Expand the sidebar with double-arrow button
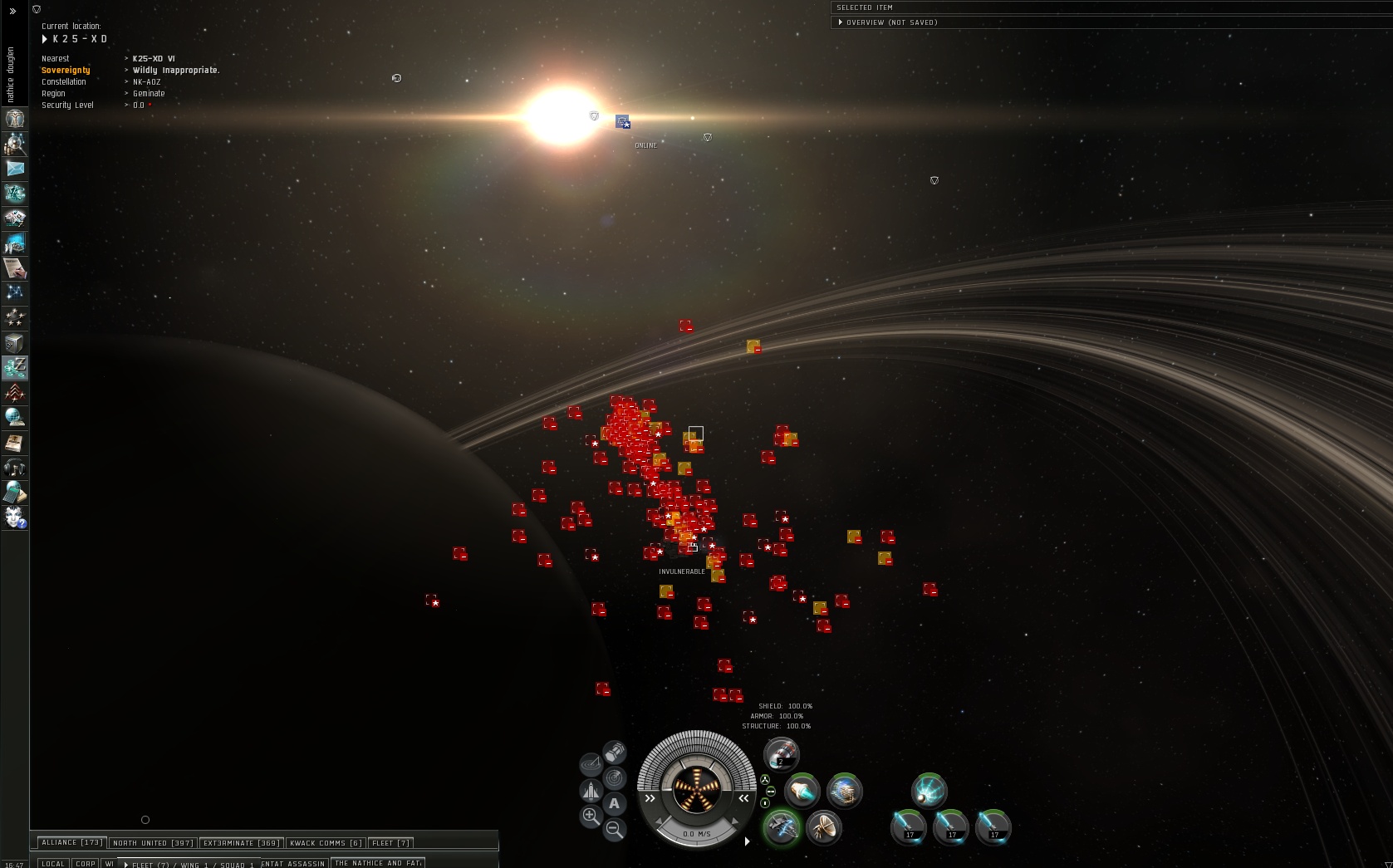 pos(12,12)
